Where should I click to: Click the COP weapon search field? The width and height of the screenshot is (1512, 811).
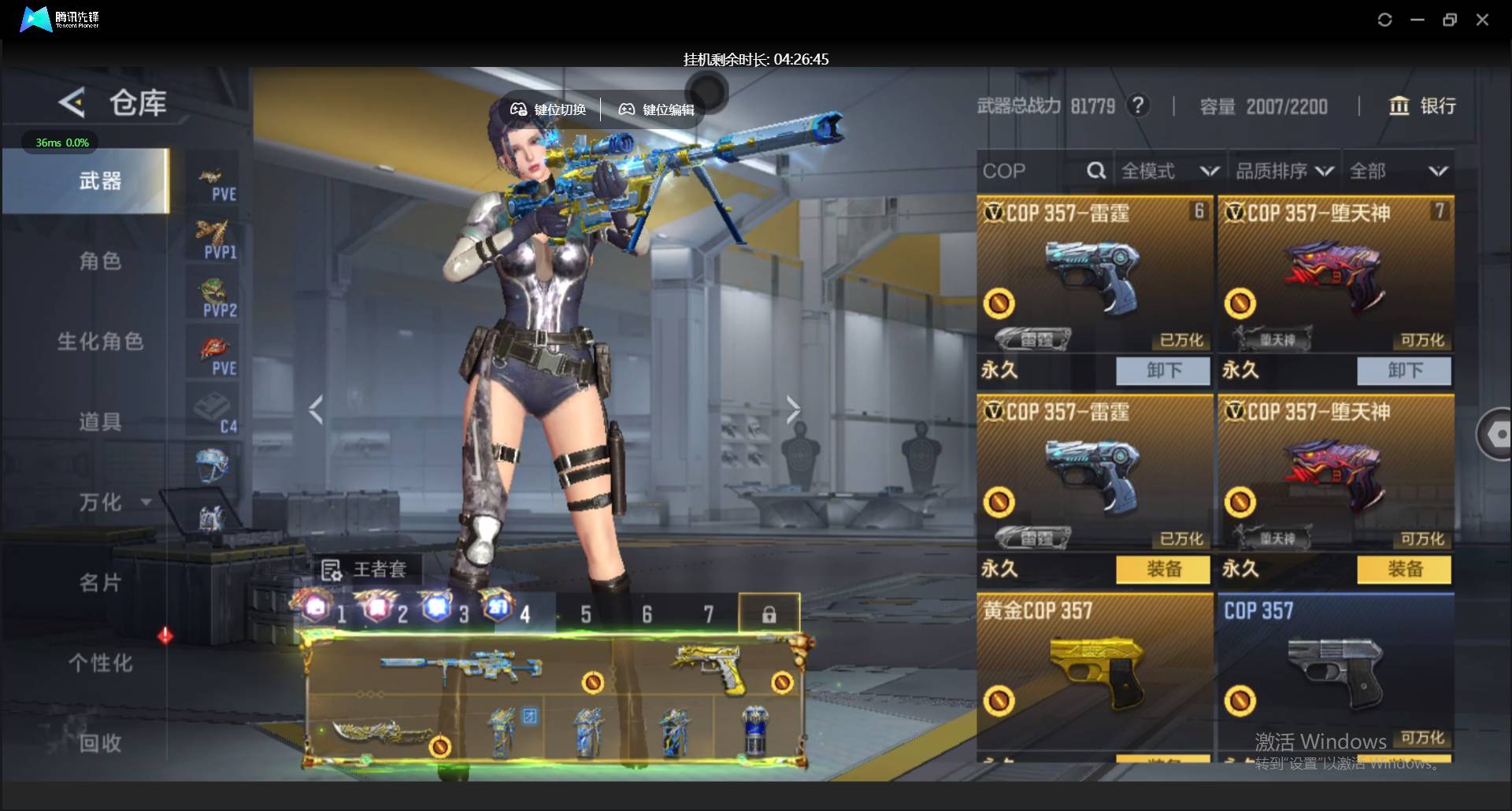(1032, 171)
